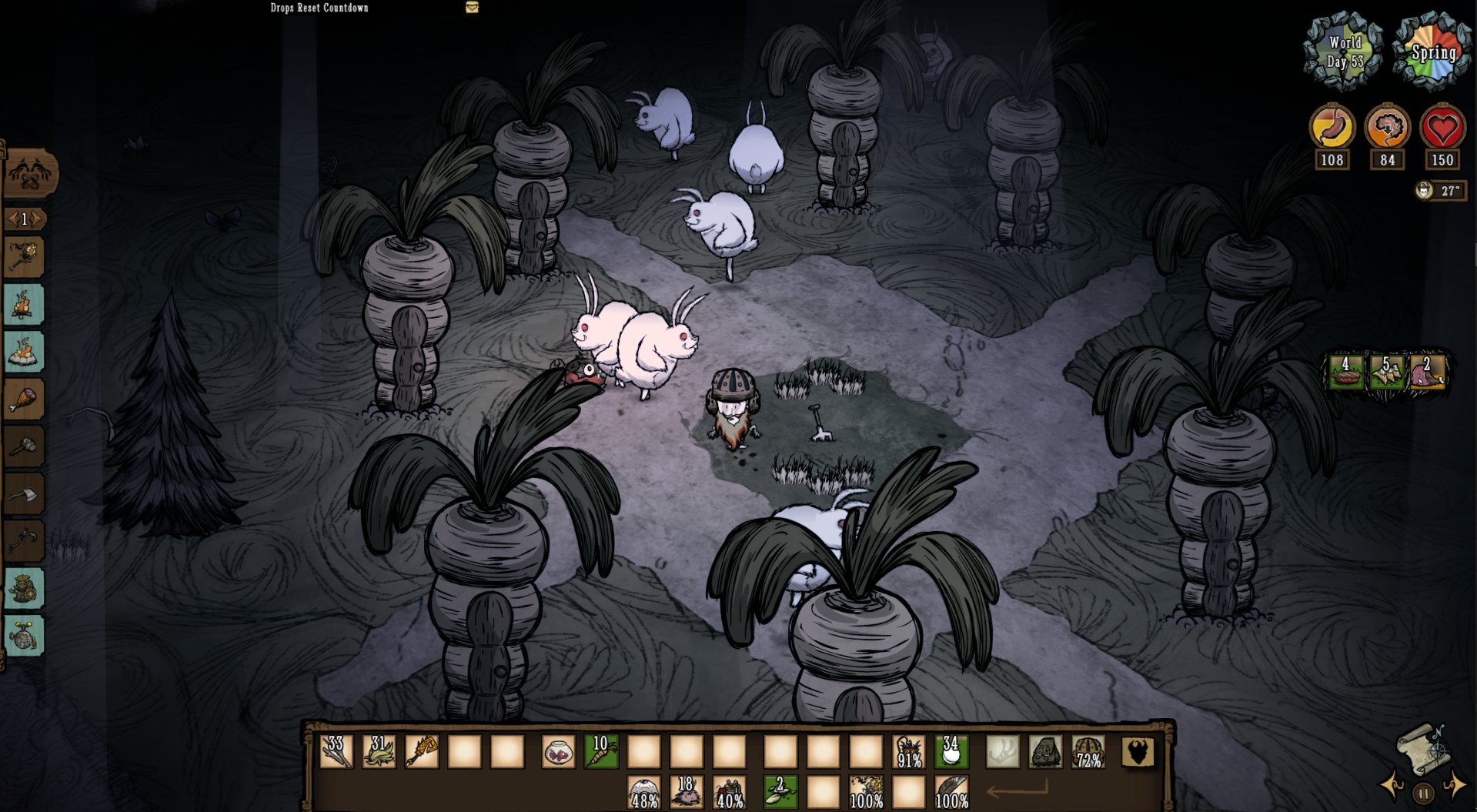Rotate the camera right with the arrow
The width and height of the screenshot is (1477, 812).
click(x=1454, y=785)
